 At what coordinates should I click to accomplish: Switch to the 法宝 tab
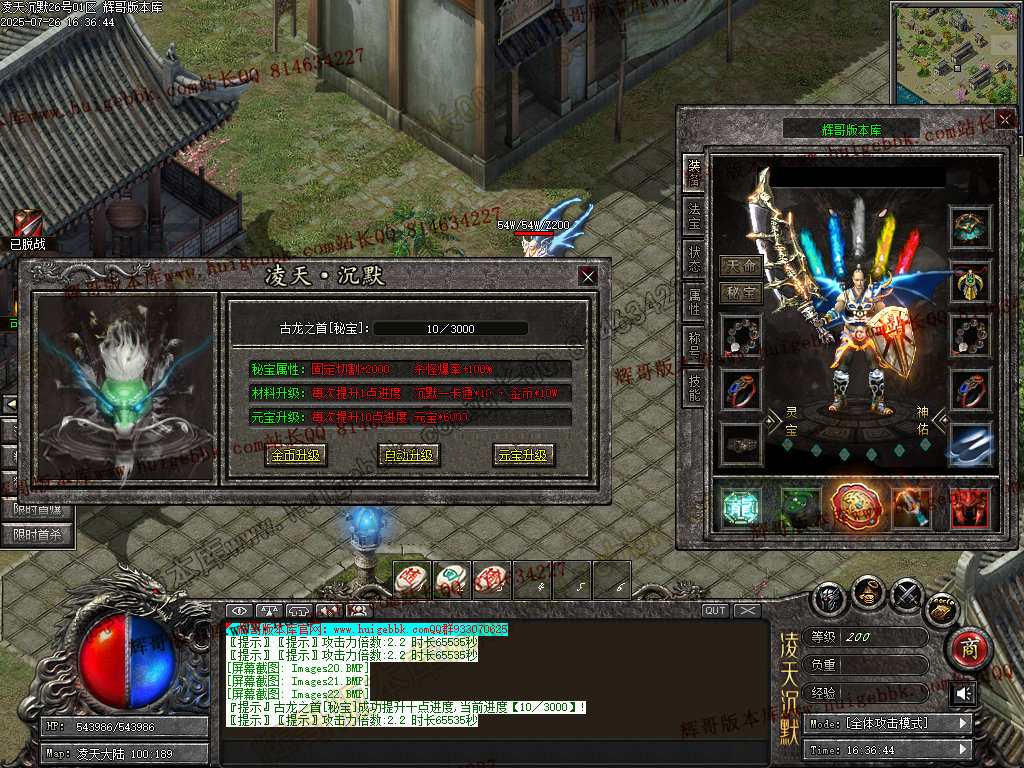tap(693, 214)
